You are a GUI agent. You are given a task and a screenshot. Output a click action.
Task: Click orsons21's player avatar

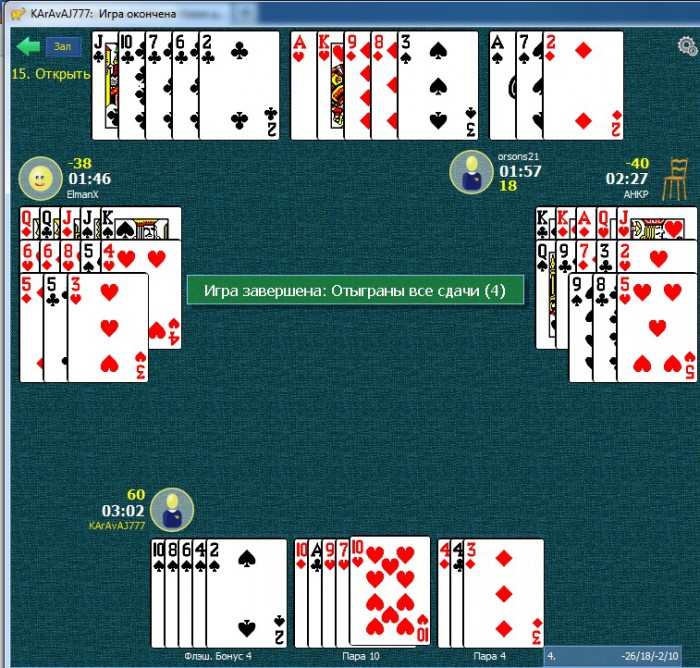[x=470, y=172]
